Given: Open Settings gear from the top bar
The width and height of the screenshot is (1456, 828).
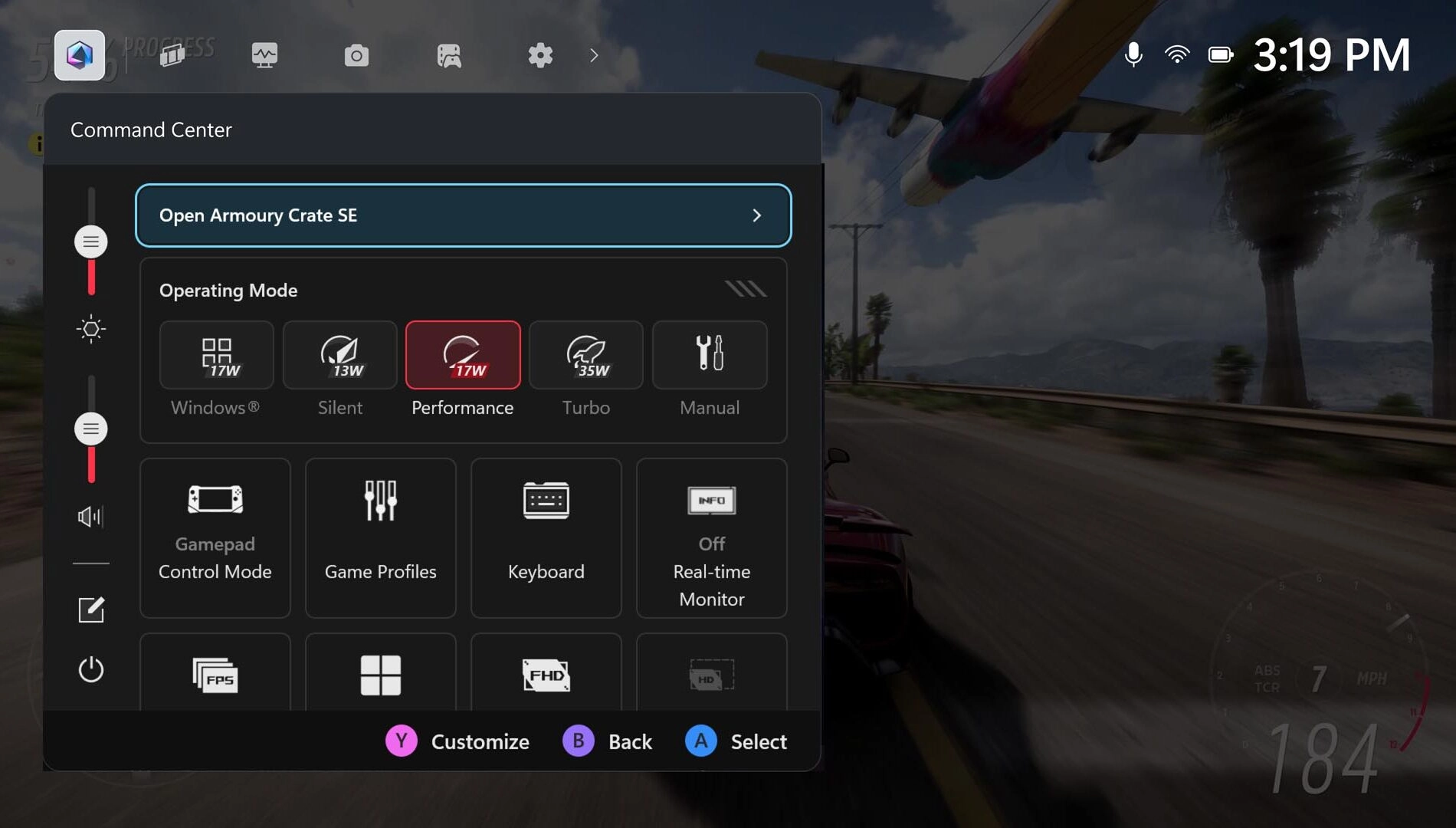Looking at the screenshot, I should 540,55.
